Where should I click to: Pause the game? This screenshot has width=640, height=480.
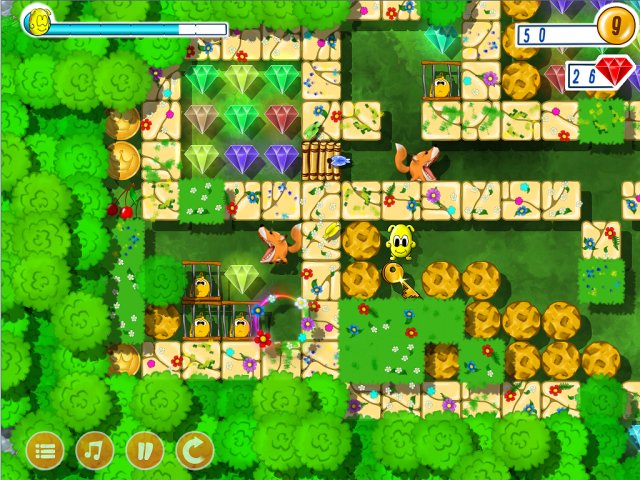point(145,451)
